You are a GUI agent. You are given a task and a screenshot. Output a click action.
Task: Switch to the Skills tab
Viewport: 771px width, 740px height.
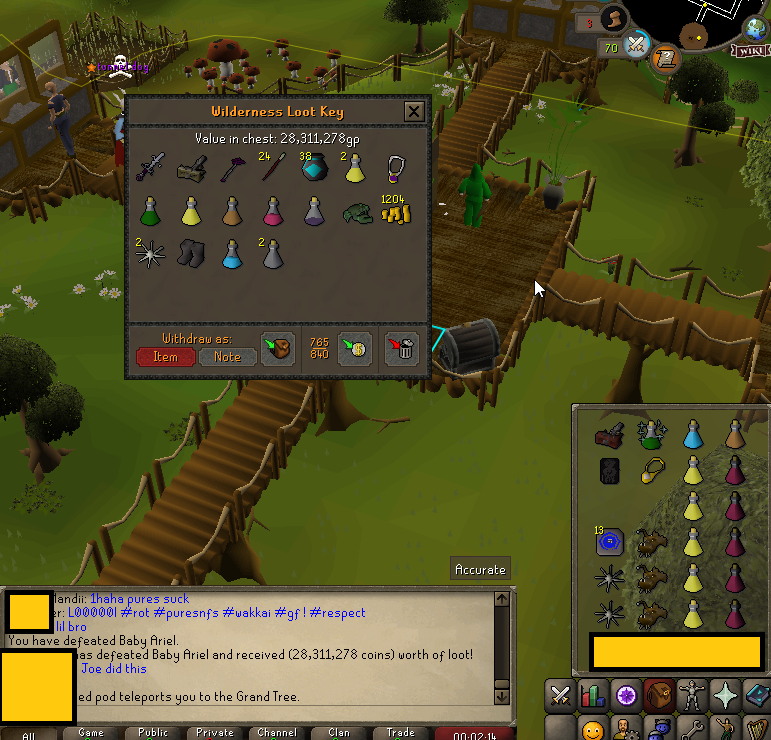click(x=594, y=694)
